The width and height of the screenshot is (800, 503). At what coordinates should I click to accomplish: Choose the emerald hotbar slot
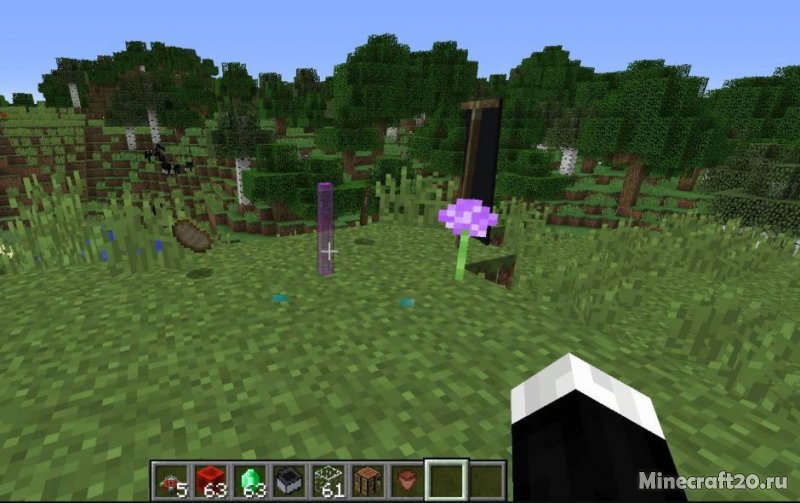coord(249,479)
